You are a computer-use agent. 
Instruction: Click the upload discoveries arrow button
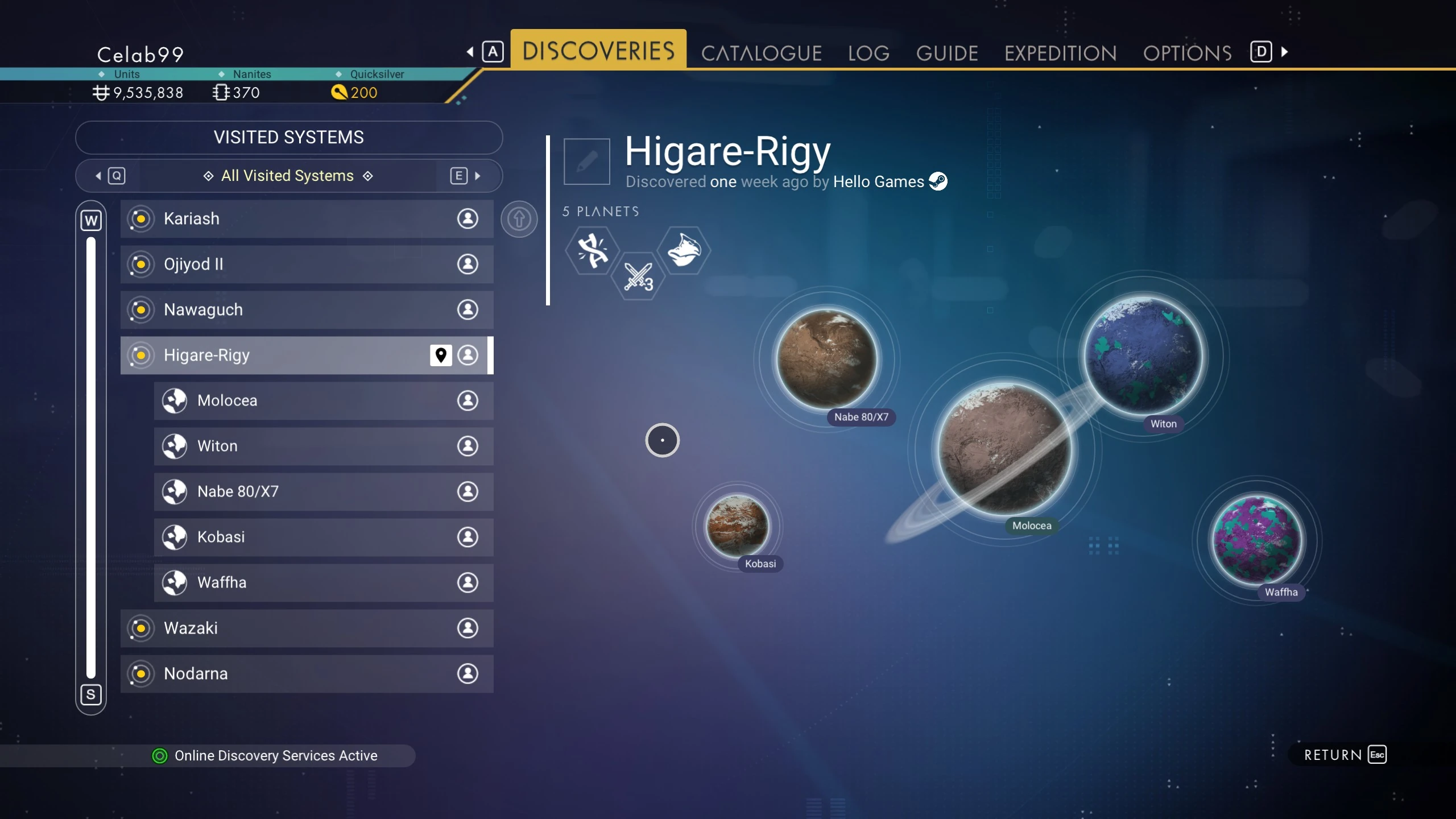(519, 219)
